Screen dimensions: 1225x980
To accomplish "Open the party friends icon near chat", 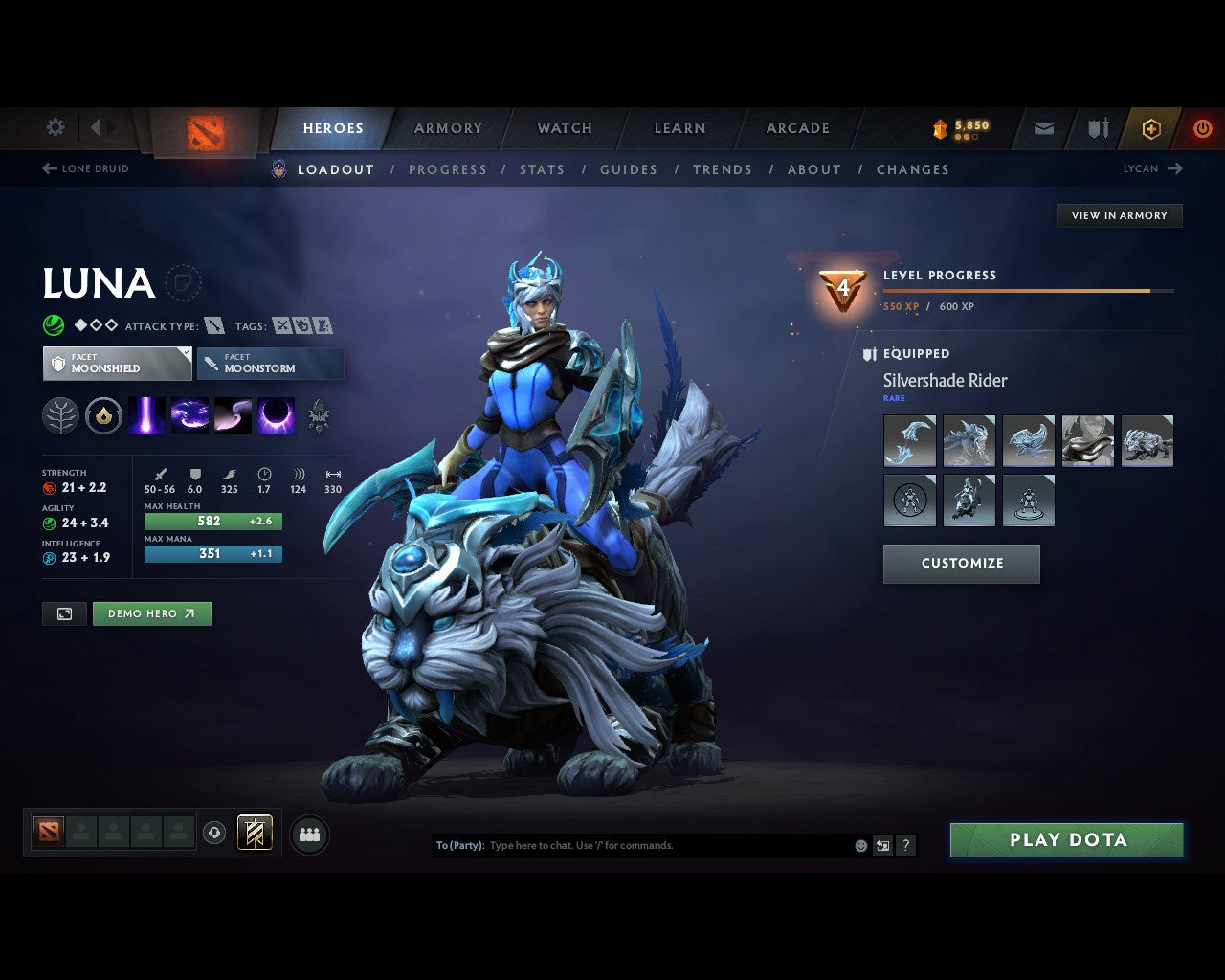I will 308,834.
